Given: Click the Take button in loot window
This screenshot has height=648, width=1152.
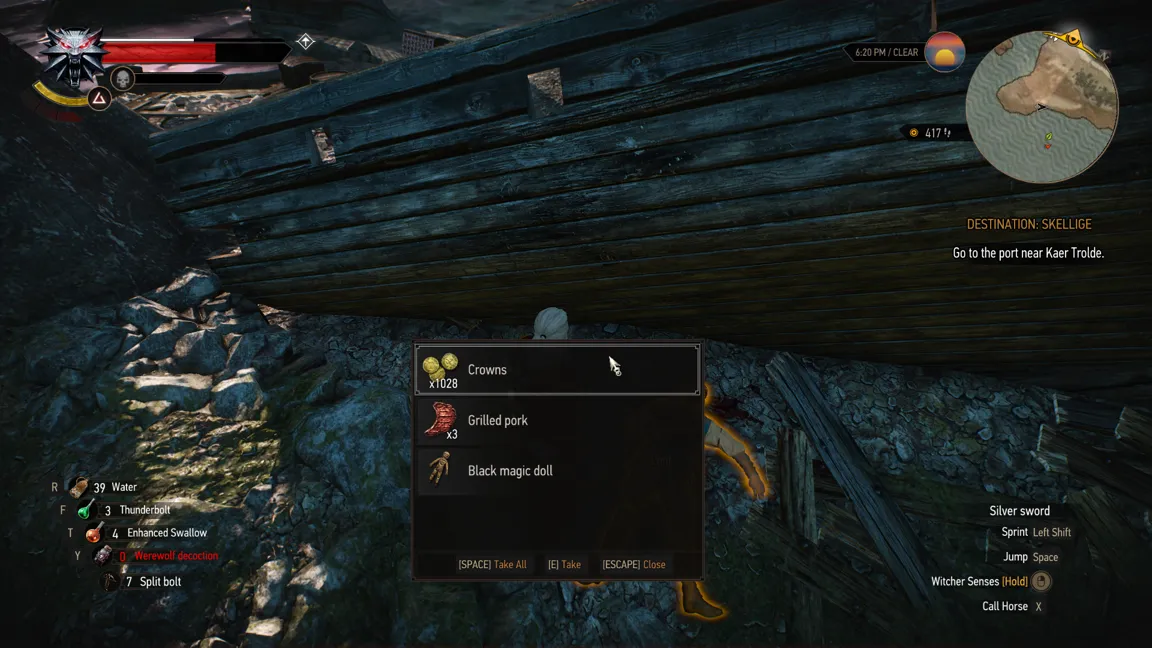Looking at the screenshot, I should pyautogui.click(x=564, y=565).
